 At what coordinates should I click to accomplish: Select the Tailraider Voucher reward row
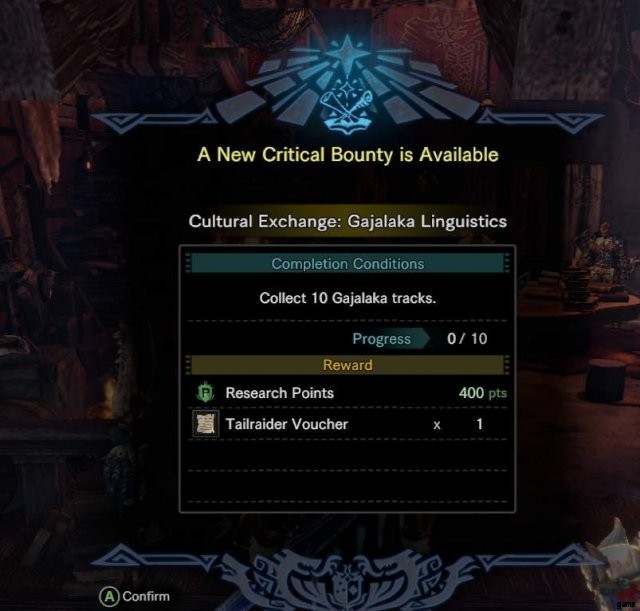point(346,424)
